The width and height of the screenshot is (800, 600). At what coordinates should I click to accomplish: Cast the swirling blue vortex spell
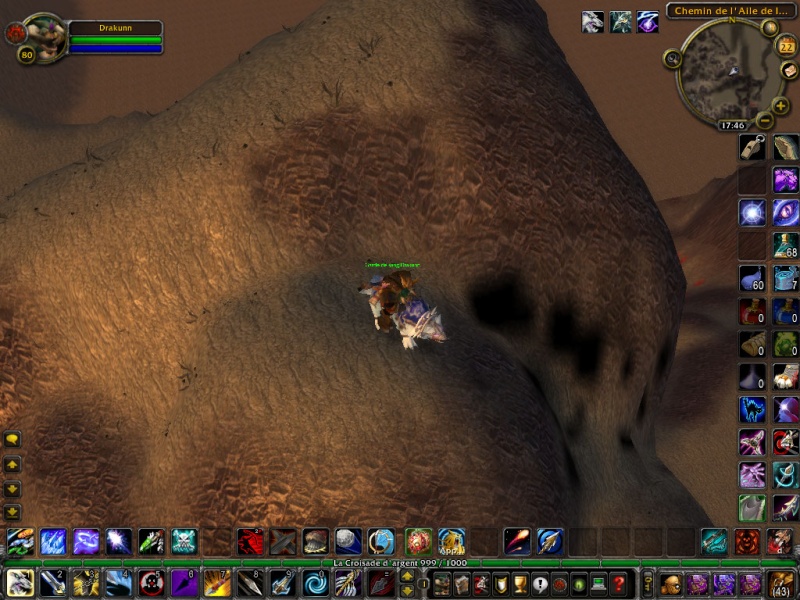[x=316, y=582]
